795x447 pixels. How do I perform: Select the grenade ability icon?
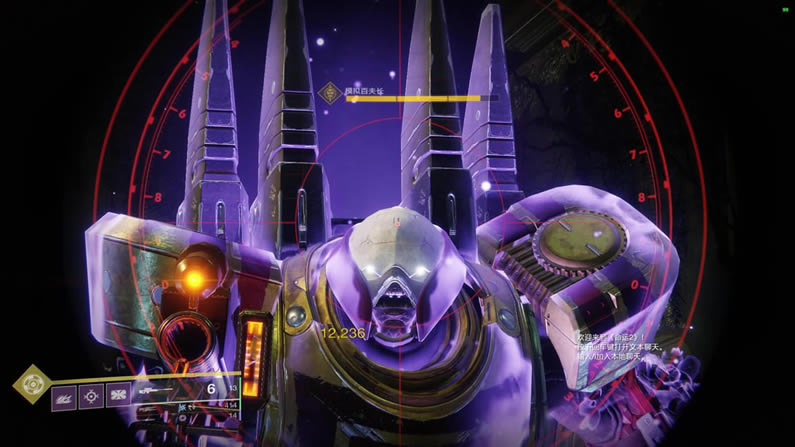click(64, 397)
